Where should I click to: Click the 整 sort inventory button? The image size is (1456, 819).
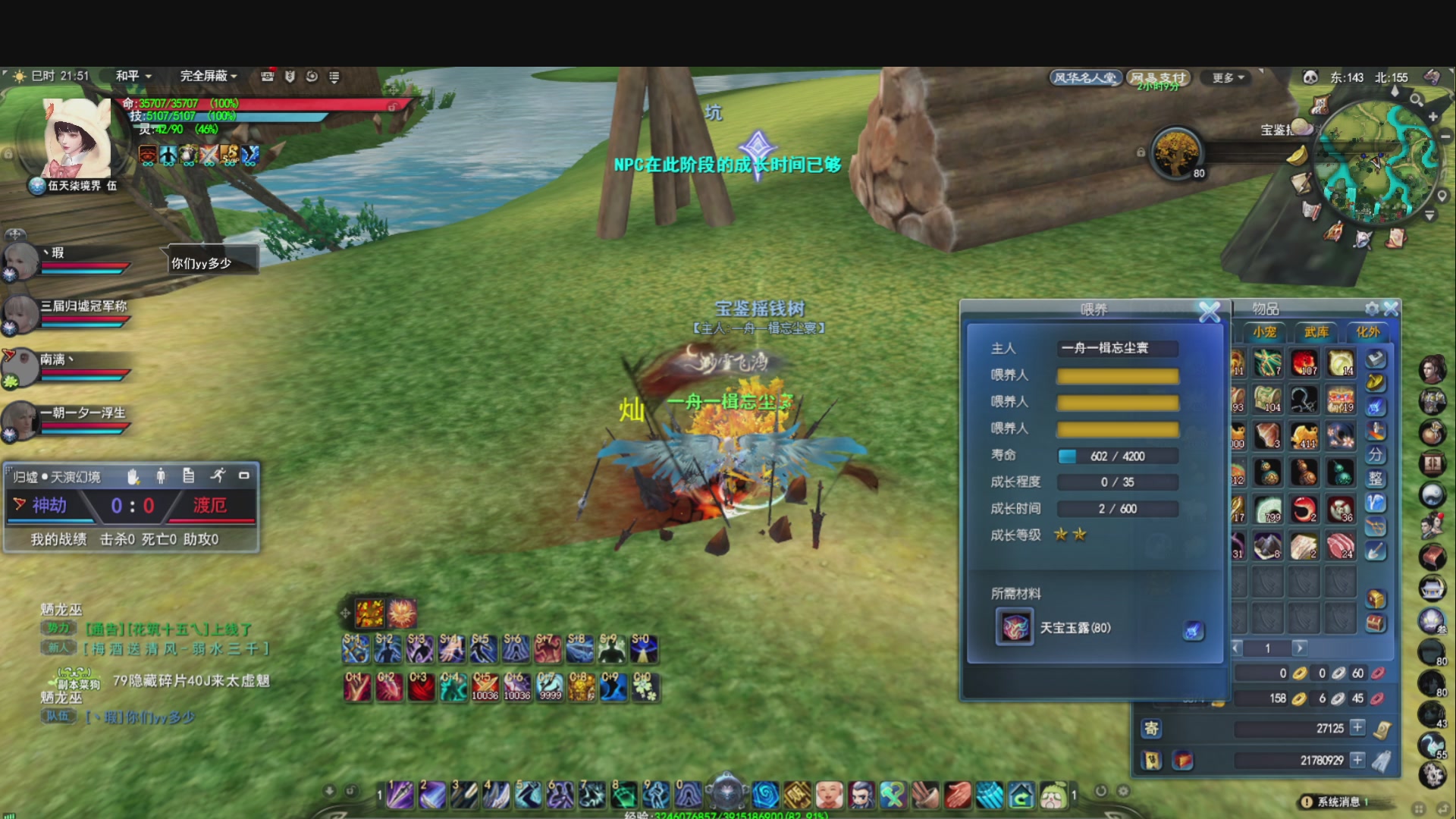[x=1376, y=479]
